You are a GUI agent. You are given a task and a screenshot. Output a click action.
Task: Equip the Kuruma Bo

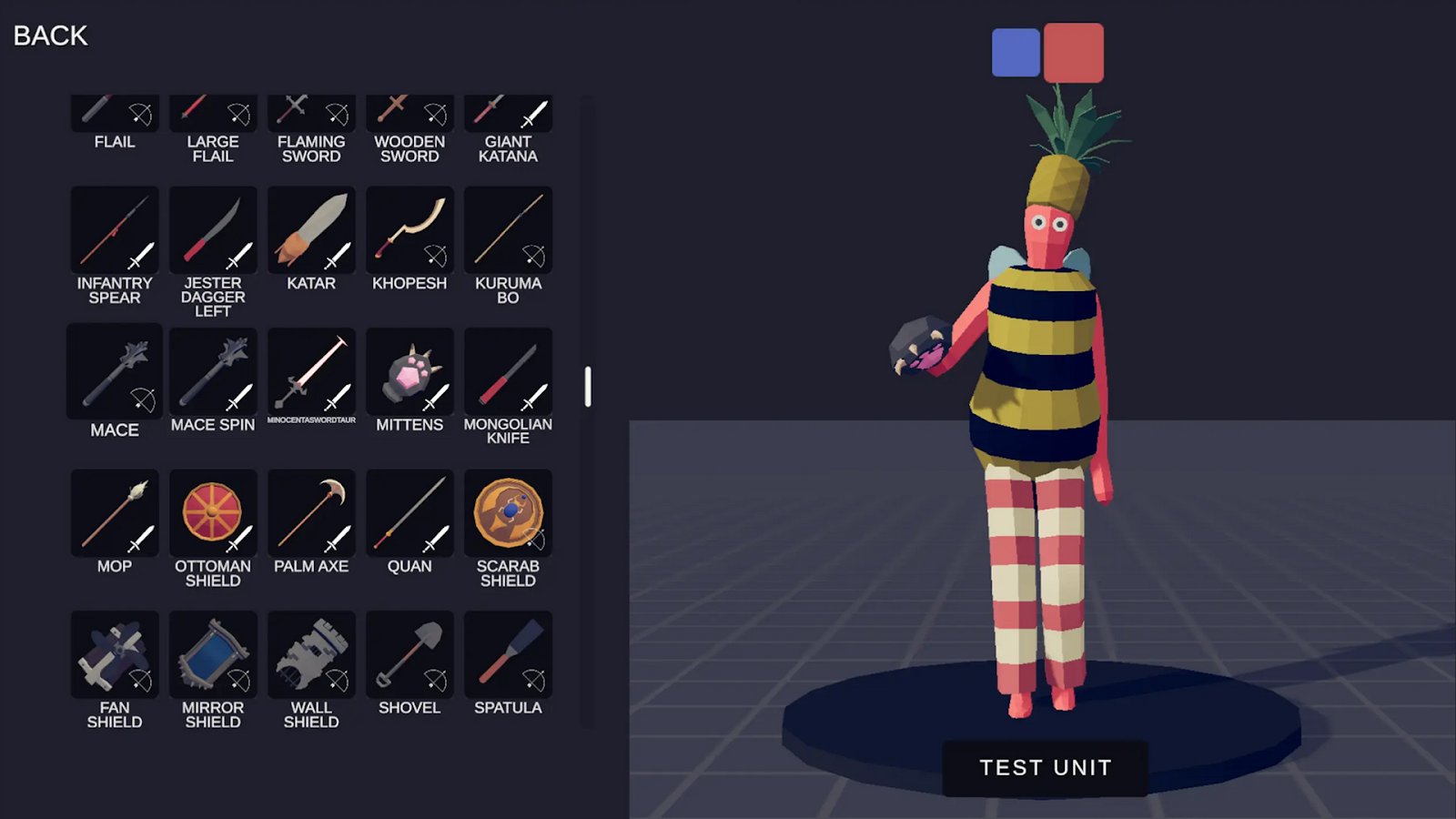click(507, 229)
